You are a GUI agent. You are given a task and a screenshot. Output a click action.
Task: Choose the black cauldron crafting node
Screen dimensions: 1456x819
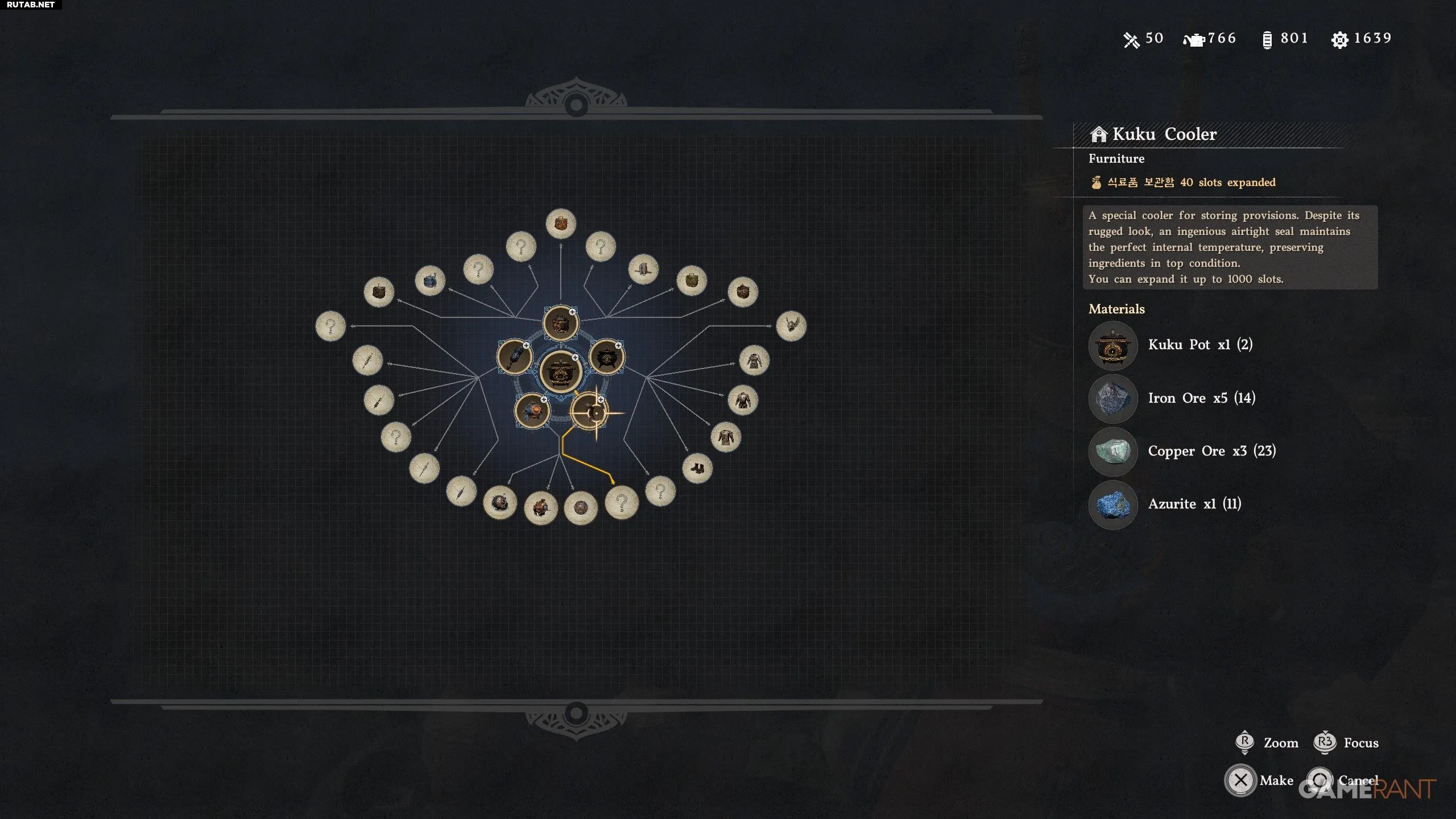click(x=607, y=357)
